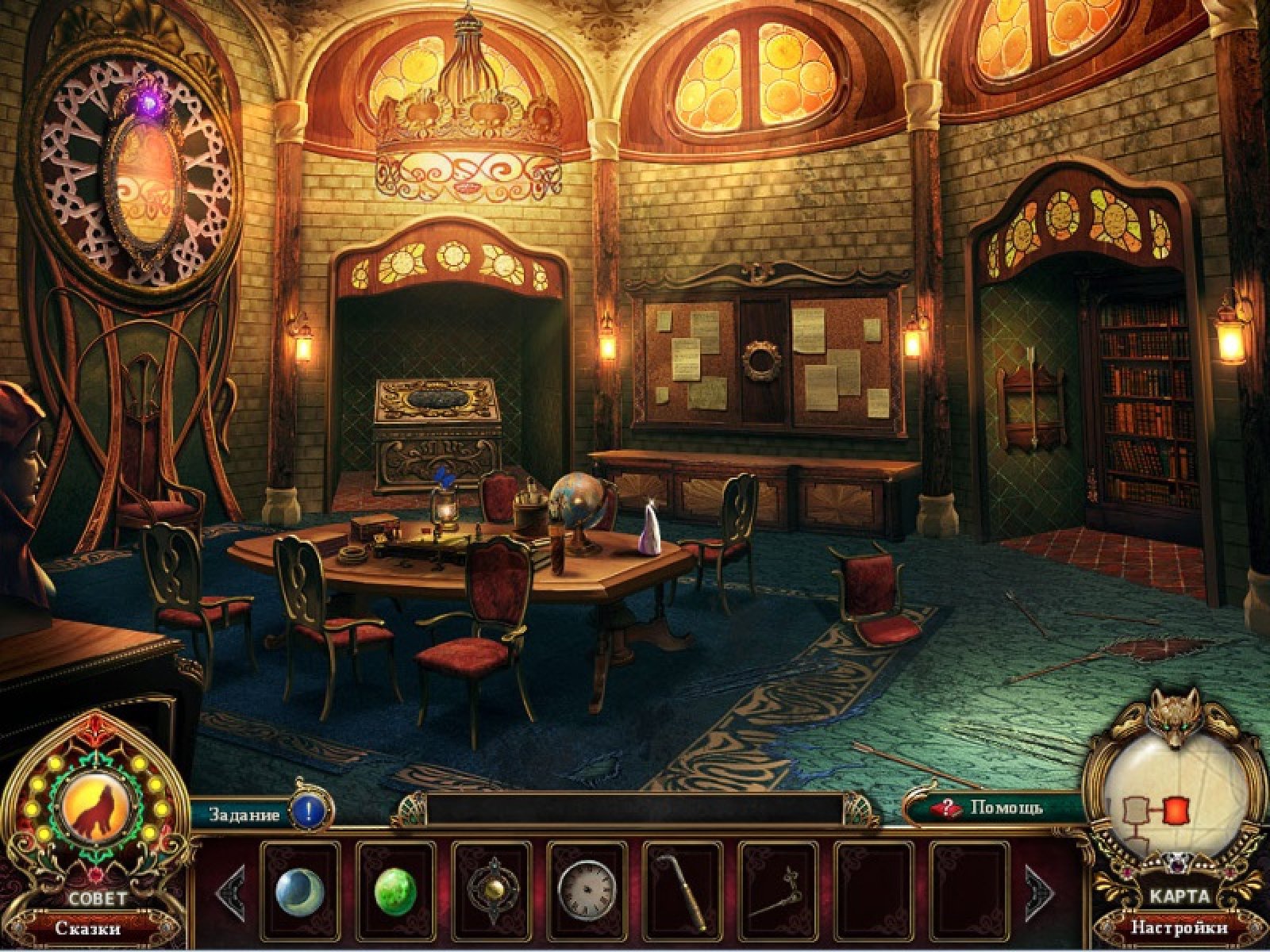Open Настройки settings menu
The width and height of the screenshot is (1270, 952).
point(1180,927)
